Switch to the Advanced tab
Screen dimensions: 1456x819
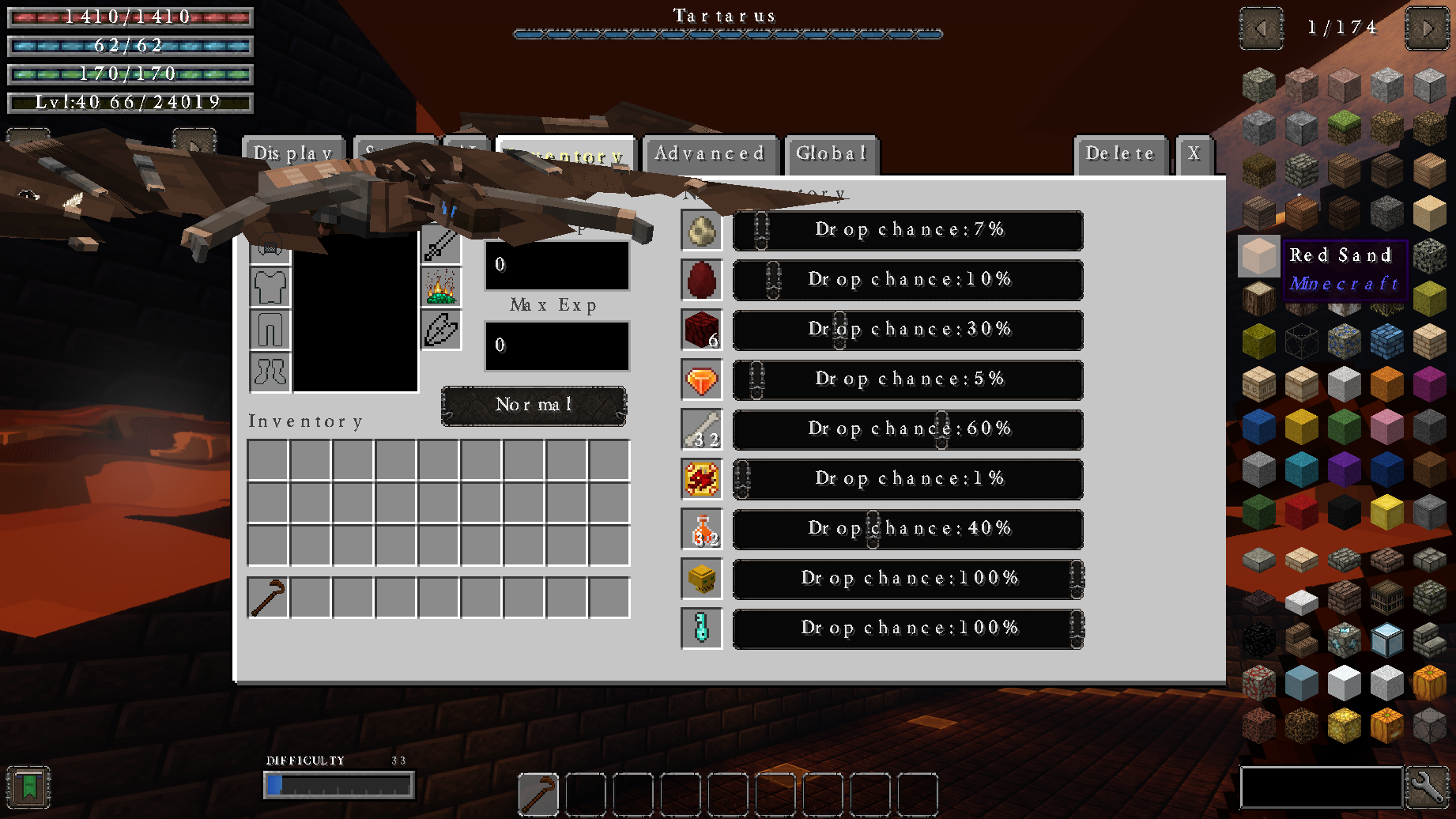click(x=709, y=154)
